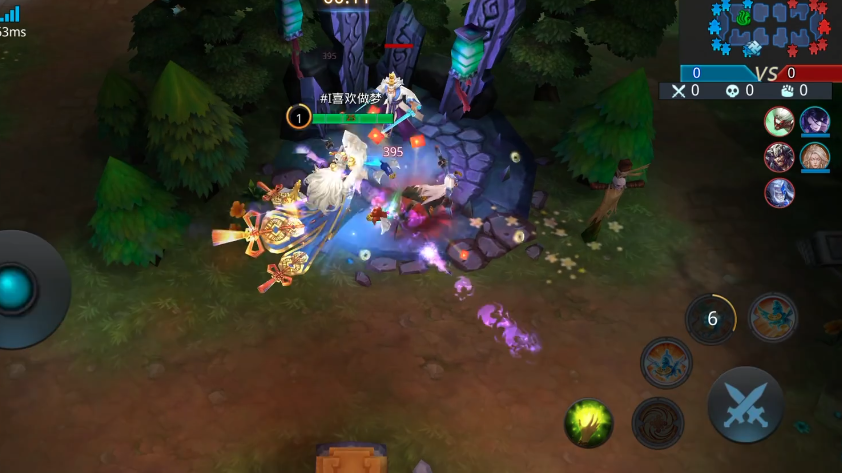Touch the cyan virtual joystick
Image resolution: width=842 pixels, height=473 pixels.
[x=17, y=289]
